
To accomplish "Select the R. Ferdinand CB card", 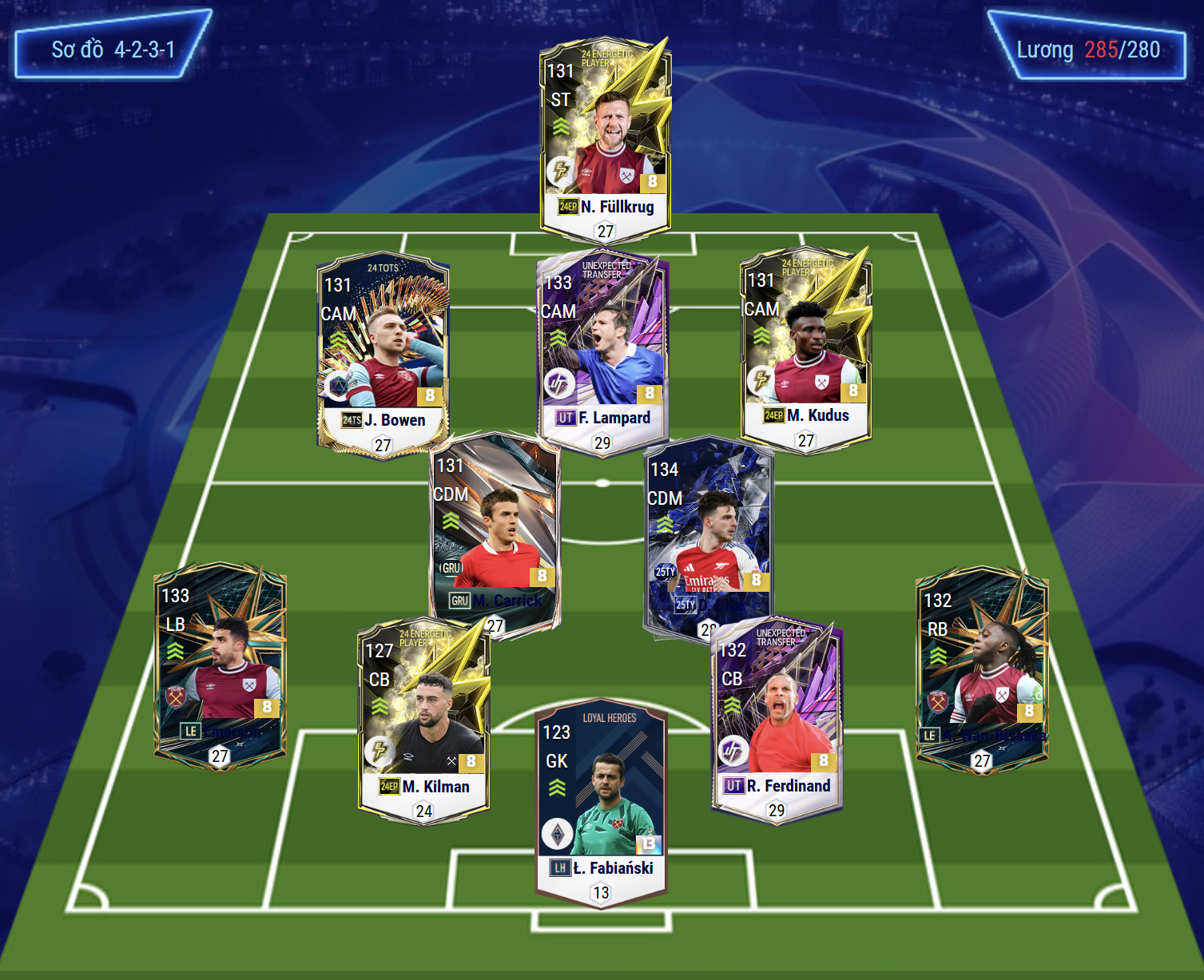I will [776, 719].
